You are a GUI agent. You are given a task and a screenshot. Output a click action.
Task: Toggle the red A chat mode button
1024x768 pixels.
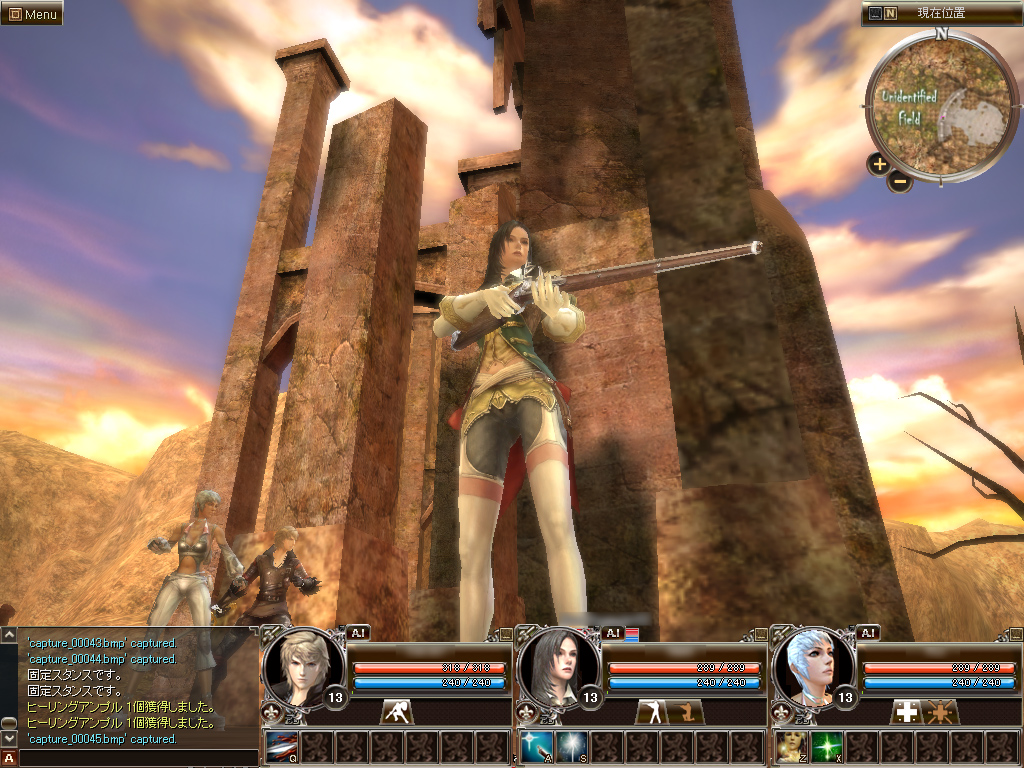(x=9, y=758)
